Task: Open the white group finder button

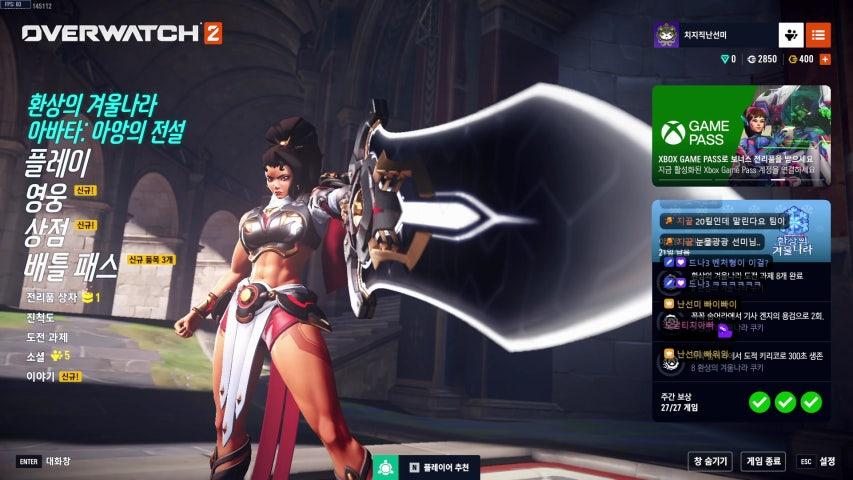Action: pyautogui.click(x=791, y=35)
